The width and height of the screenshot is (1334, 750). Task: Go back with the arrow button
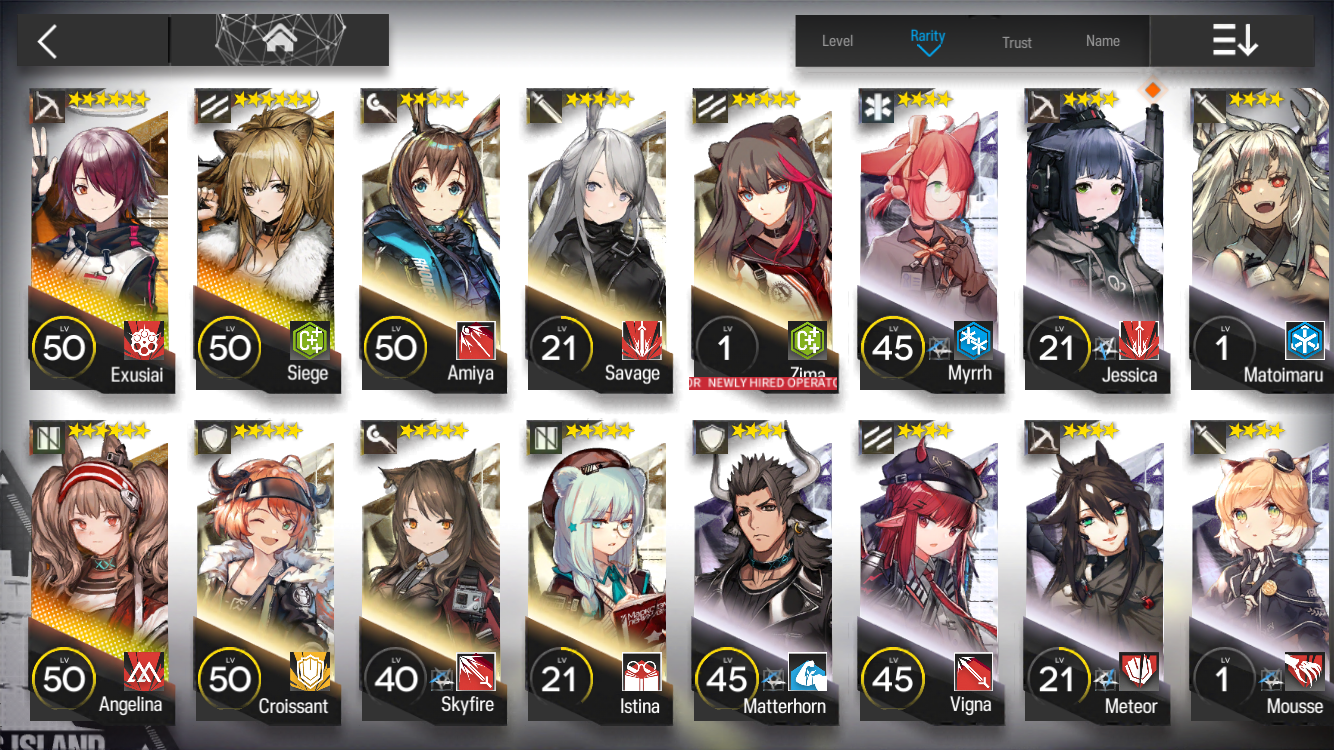48,41
